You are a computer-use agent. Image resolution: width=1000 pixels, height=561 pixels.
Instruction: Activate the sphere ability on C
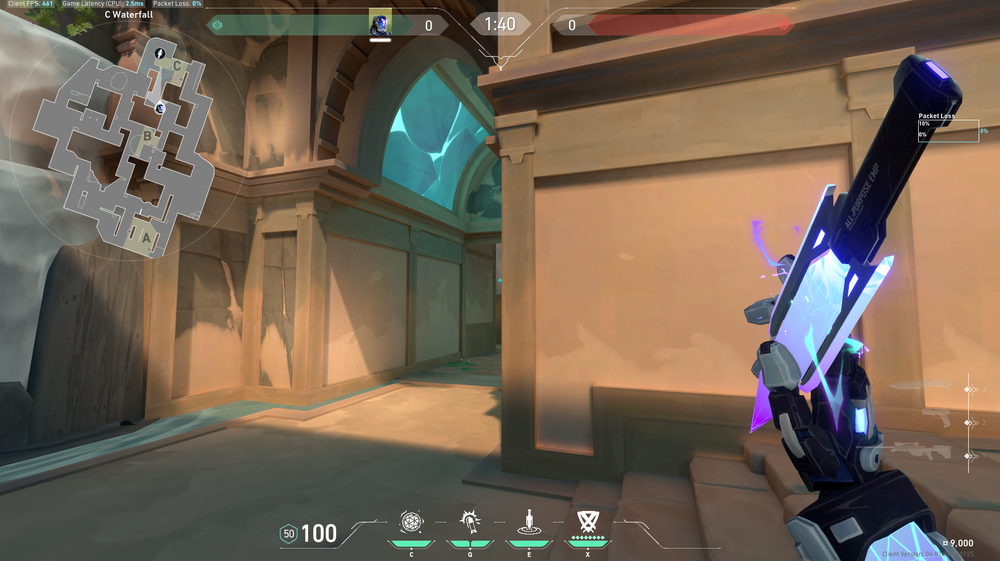(411, 521)
